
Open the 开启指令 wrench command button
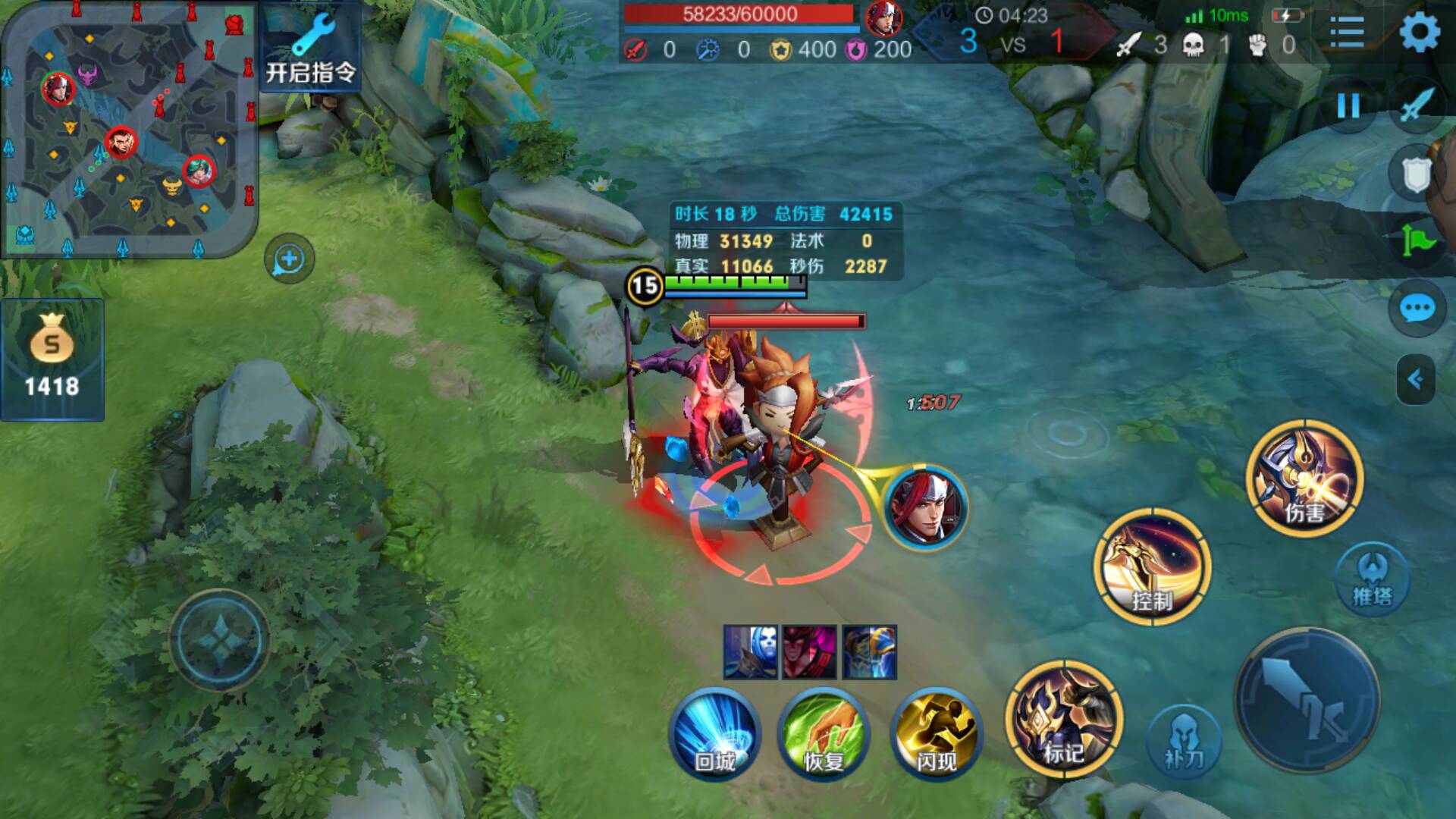[x=311, y=49]
